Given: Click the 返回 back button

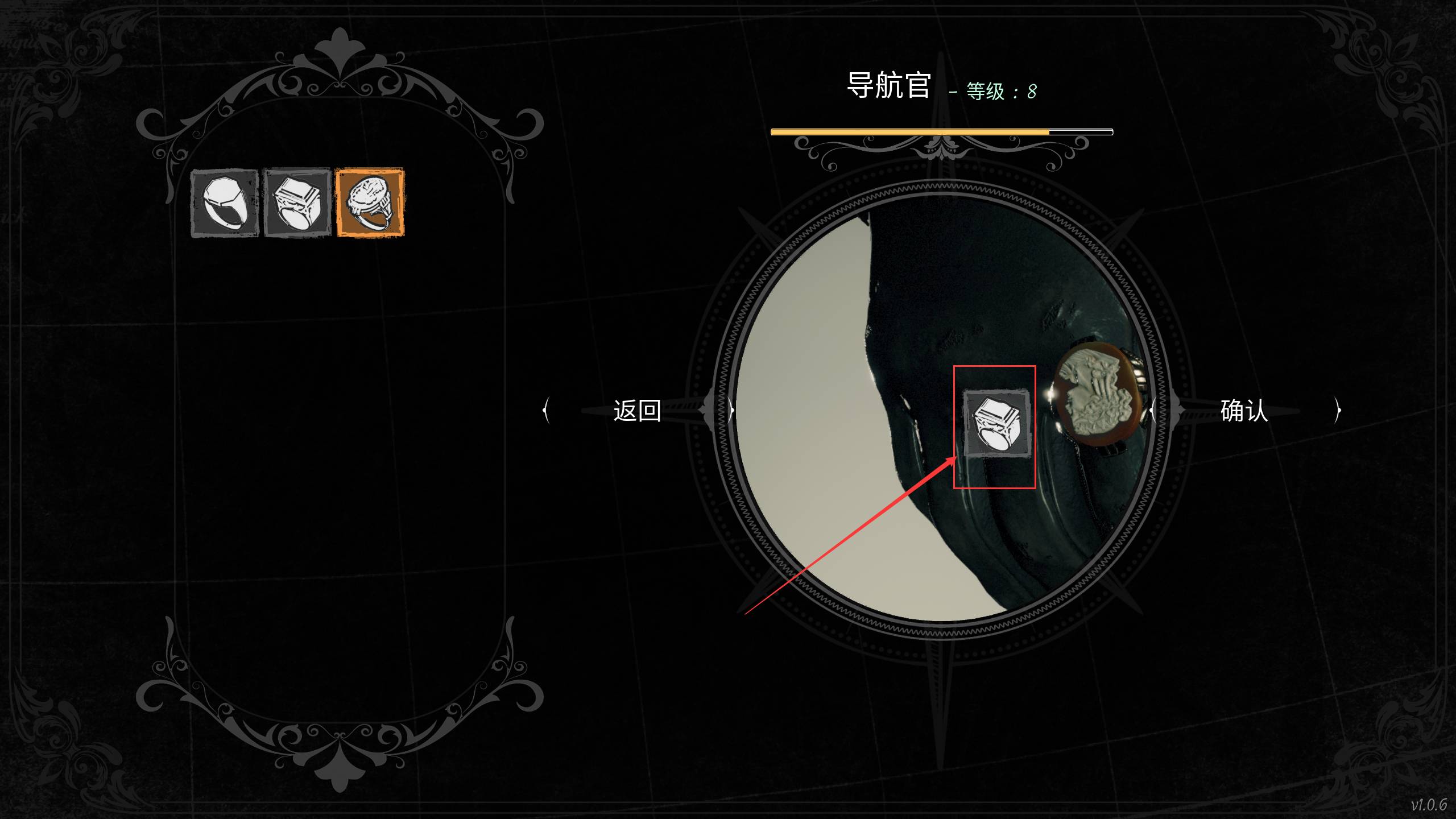Looking at the screenshot, I should [637, 410].
